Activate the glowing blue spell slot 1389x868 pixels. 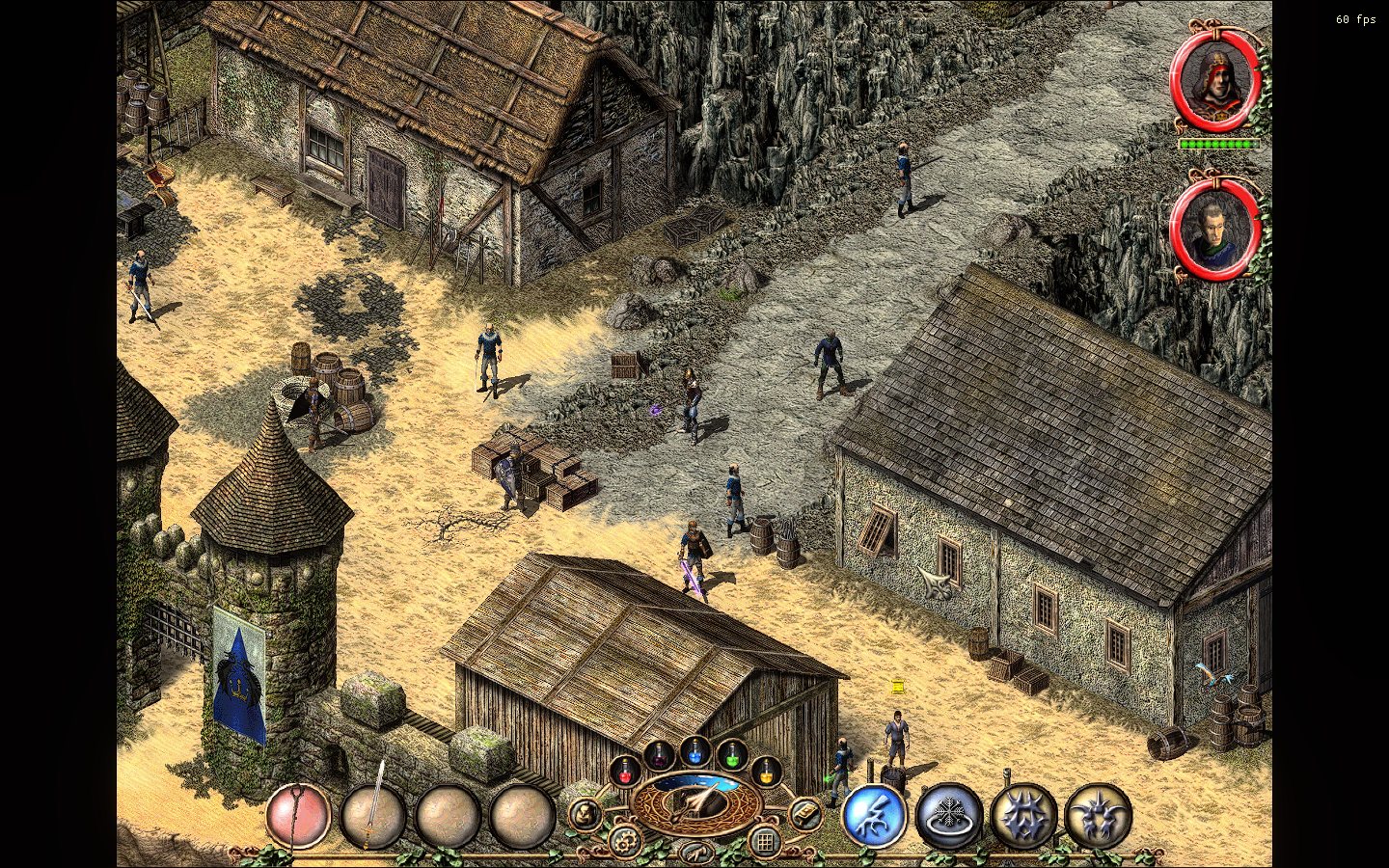tap(874, 816)
